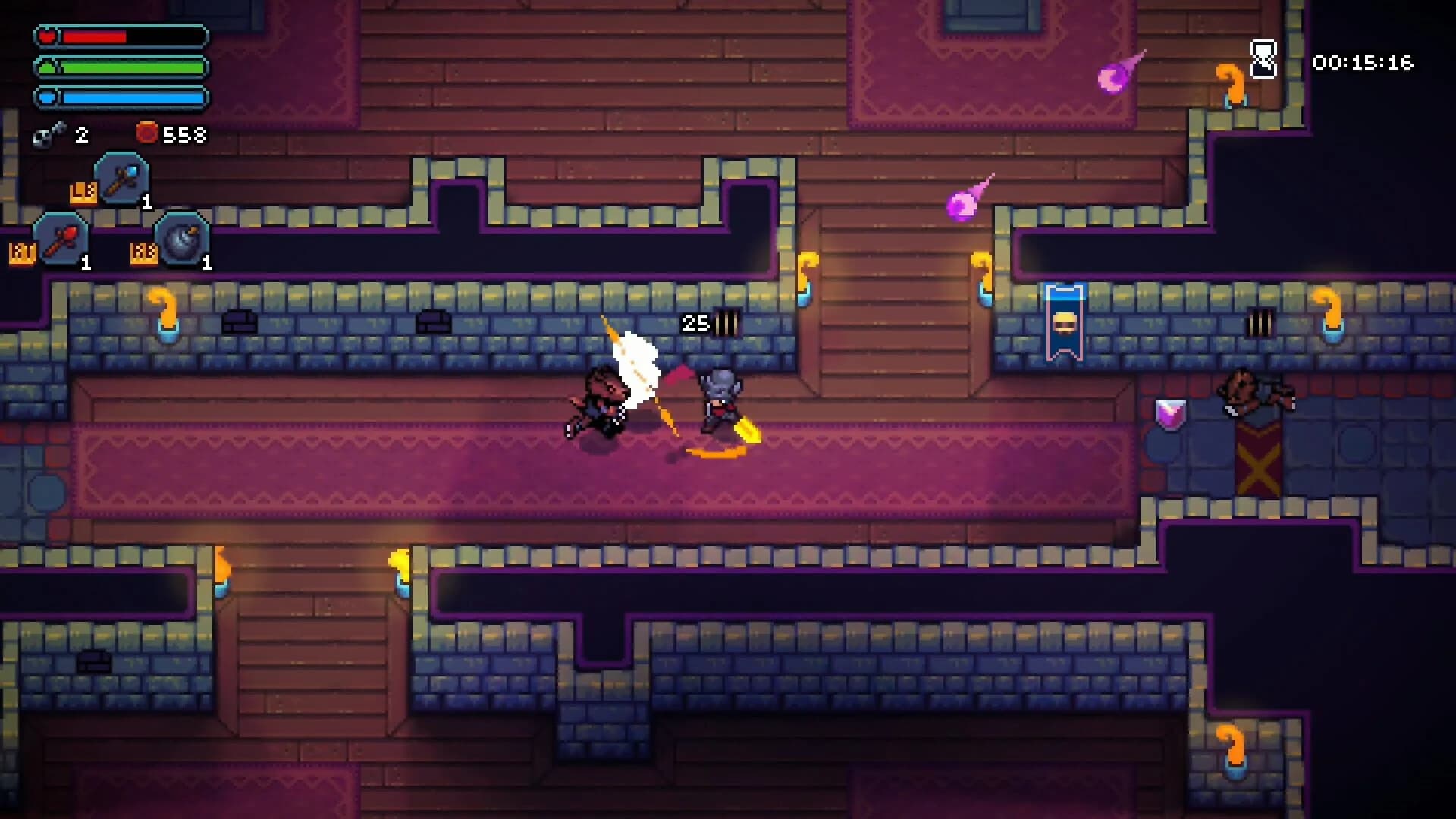The height and width of the screenshot is (819, 1456).
Task: Click the heart icon on the health bar
Action: tap(47, 35)
